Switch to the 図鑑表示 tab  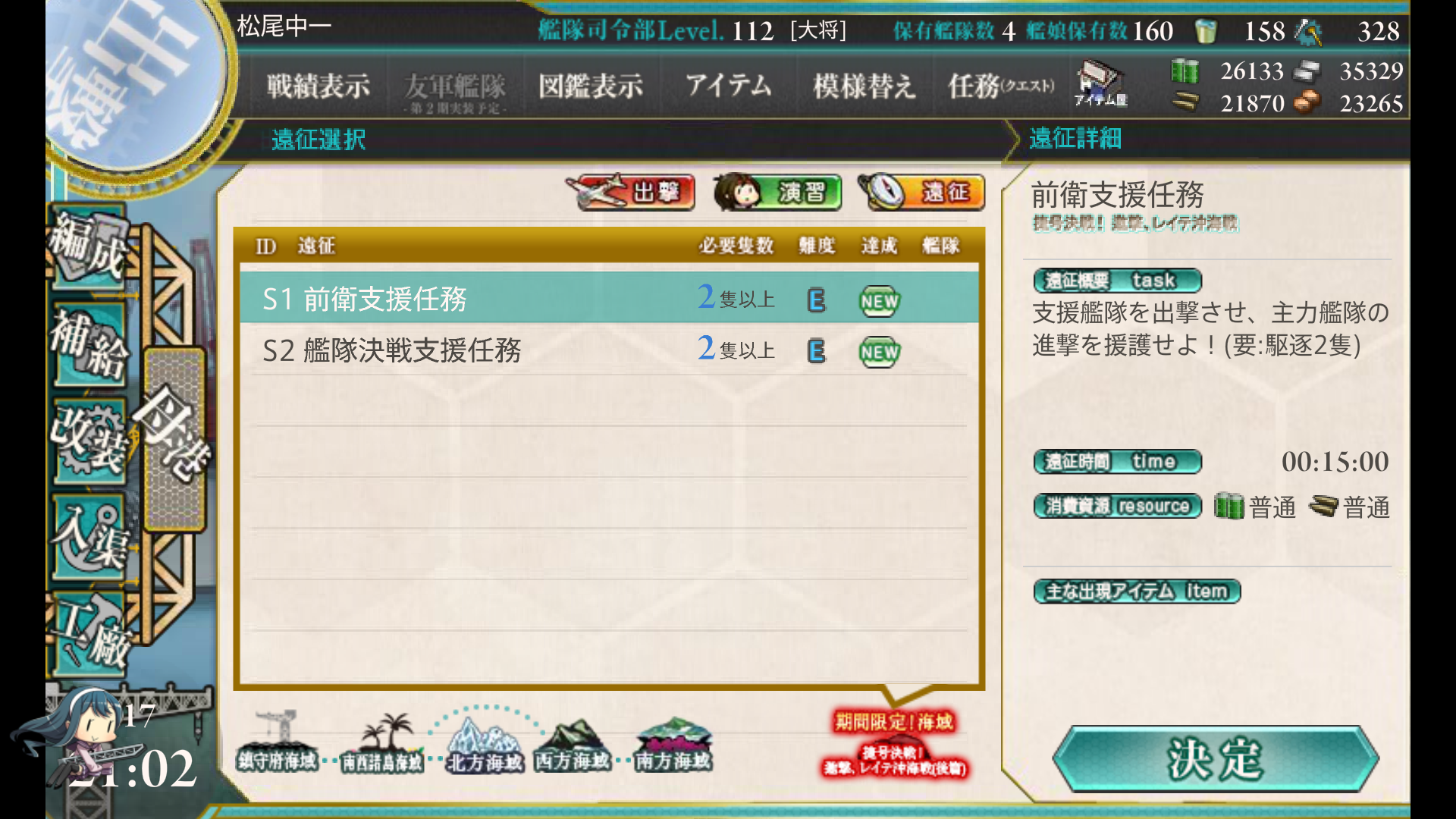tap(591, 86)
